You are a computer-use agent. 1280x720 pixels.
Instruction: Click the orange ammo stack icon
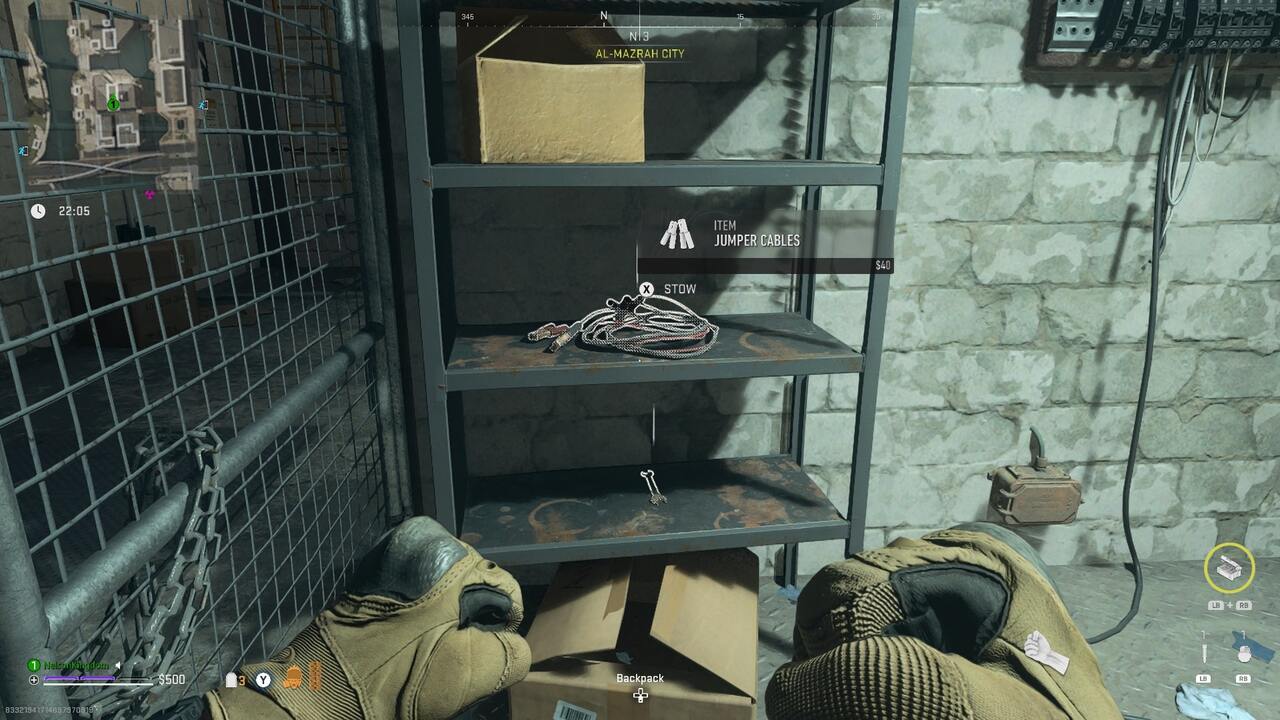point(313,675)
